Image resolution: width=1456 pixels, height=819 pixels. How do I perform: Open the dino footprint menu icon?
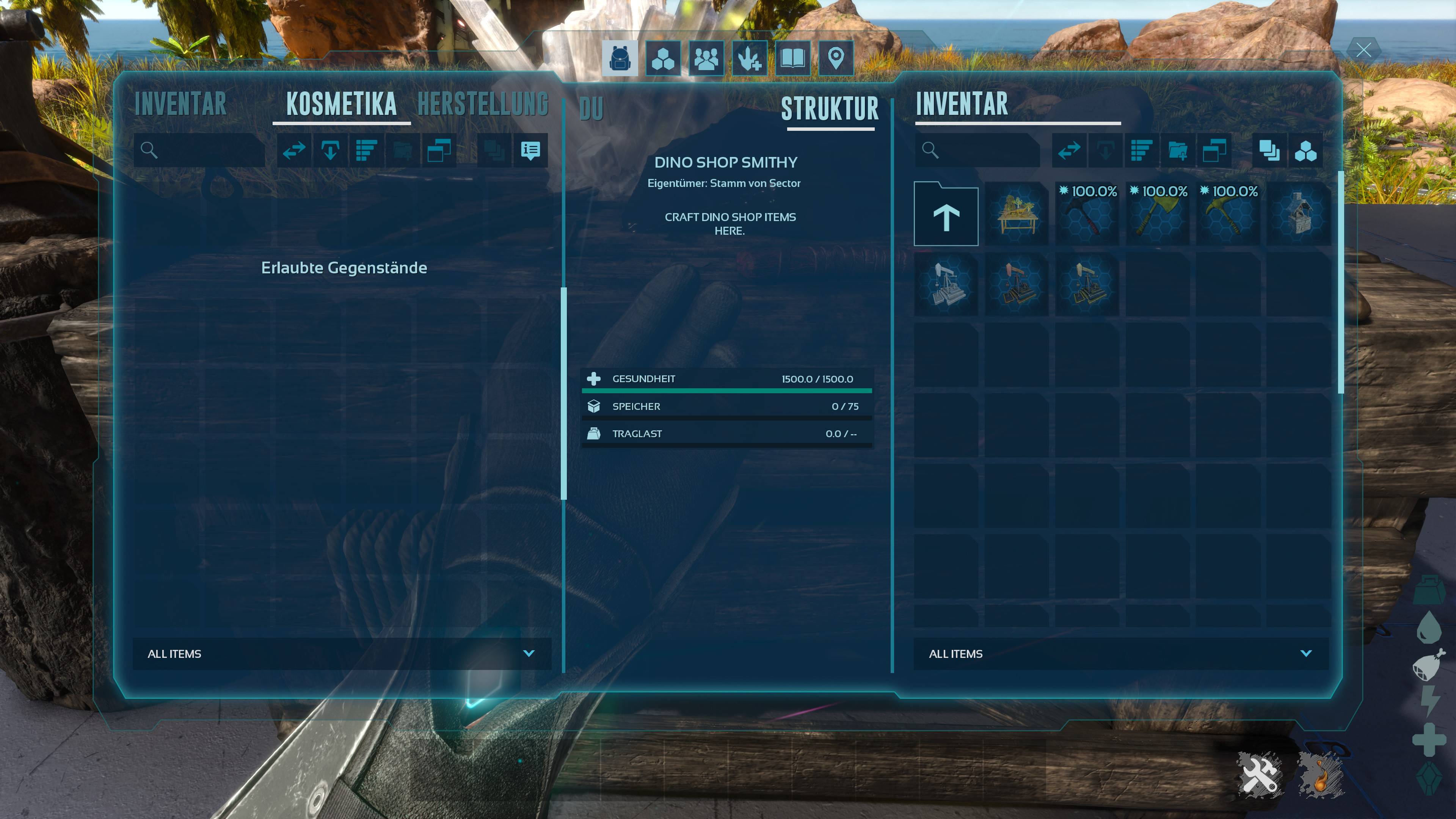(750, 58)
